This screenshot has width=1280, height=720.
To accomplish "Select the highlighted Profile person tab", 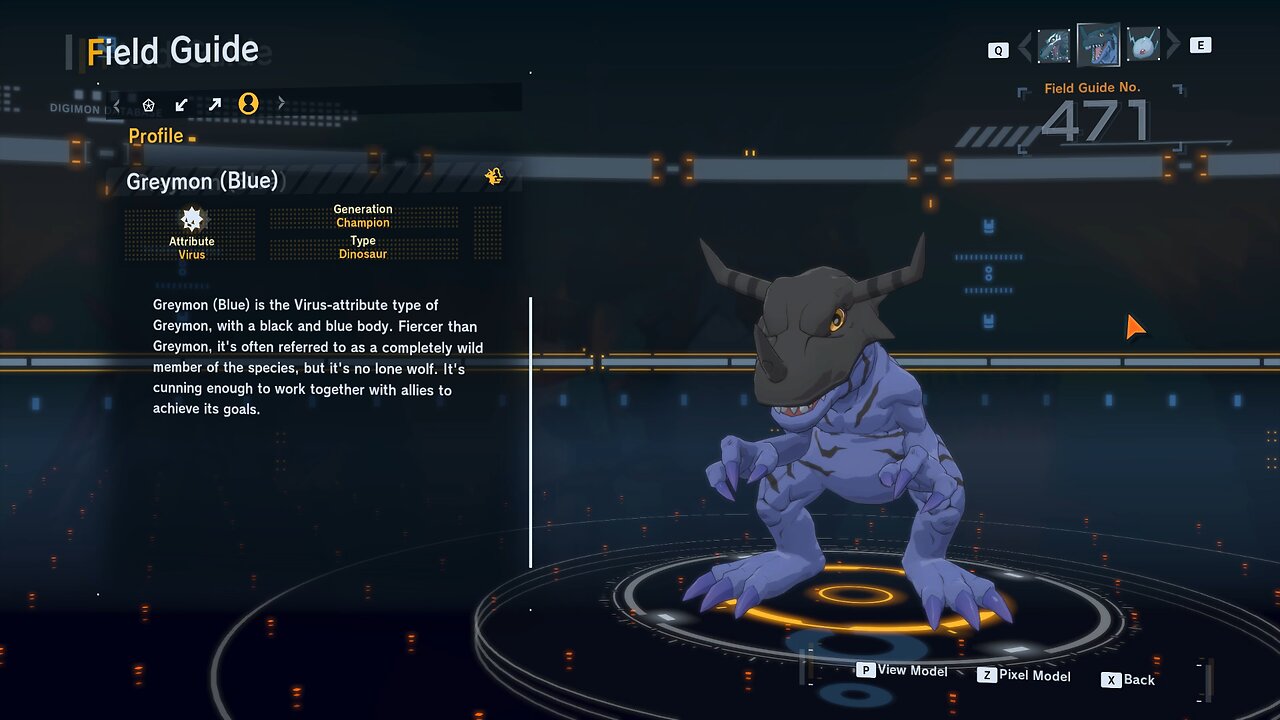I will (248, 104).
